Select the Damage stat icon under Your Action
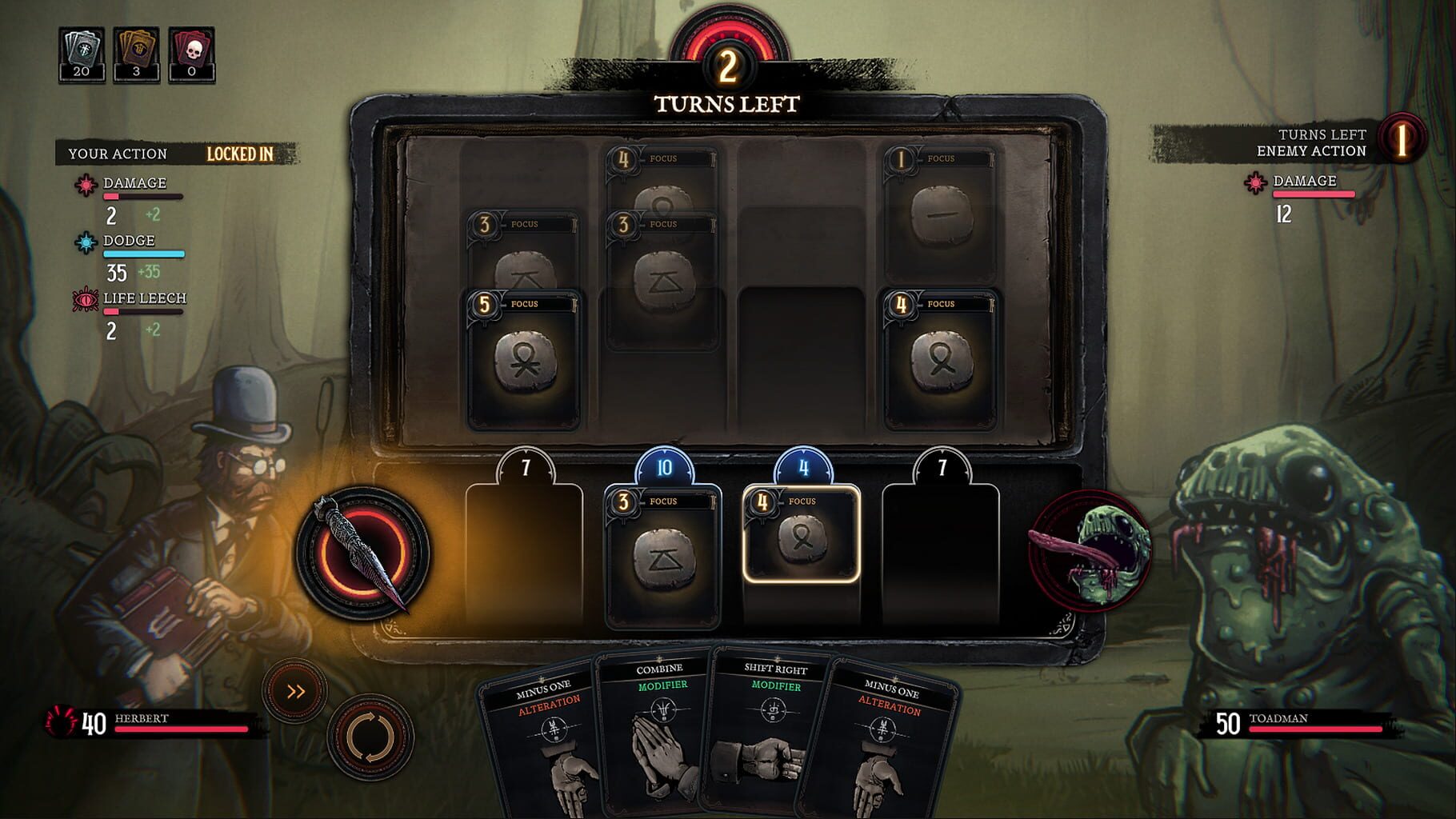The width and height of the screenshot is (1456, 819). coord(86,182)
